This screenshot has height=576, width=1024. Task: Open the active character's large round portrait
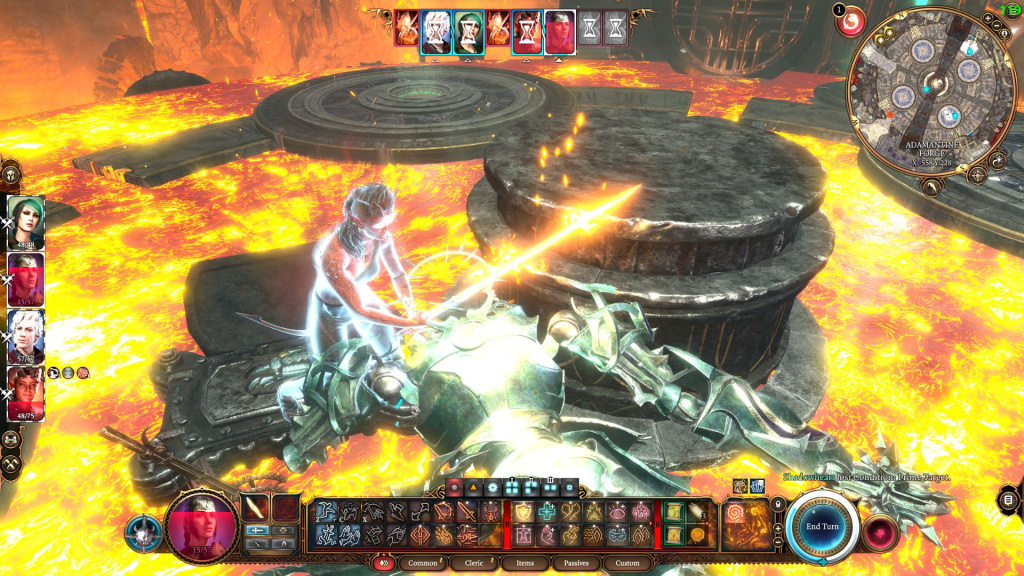point(203,527)
